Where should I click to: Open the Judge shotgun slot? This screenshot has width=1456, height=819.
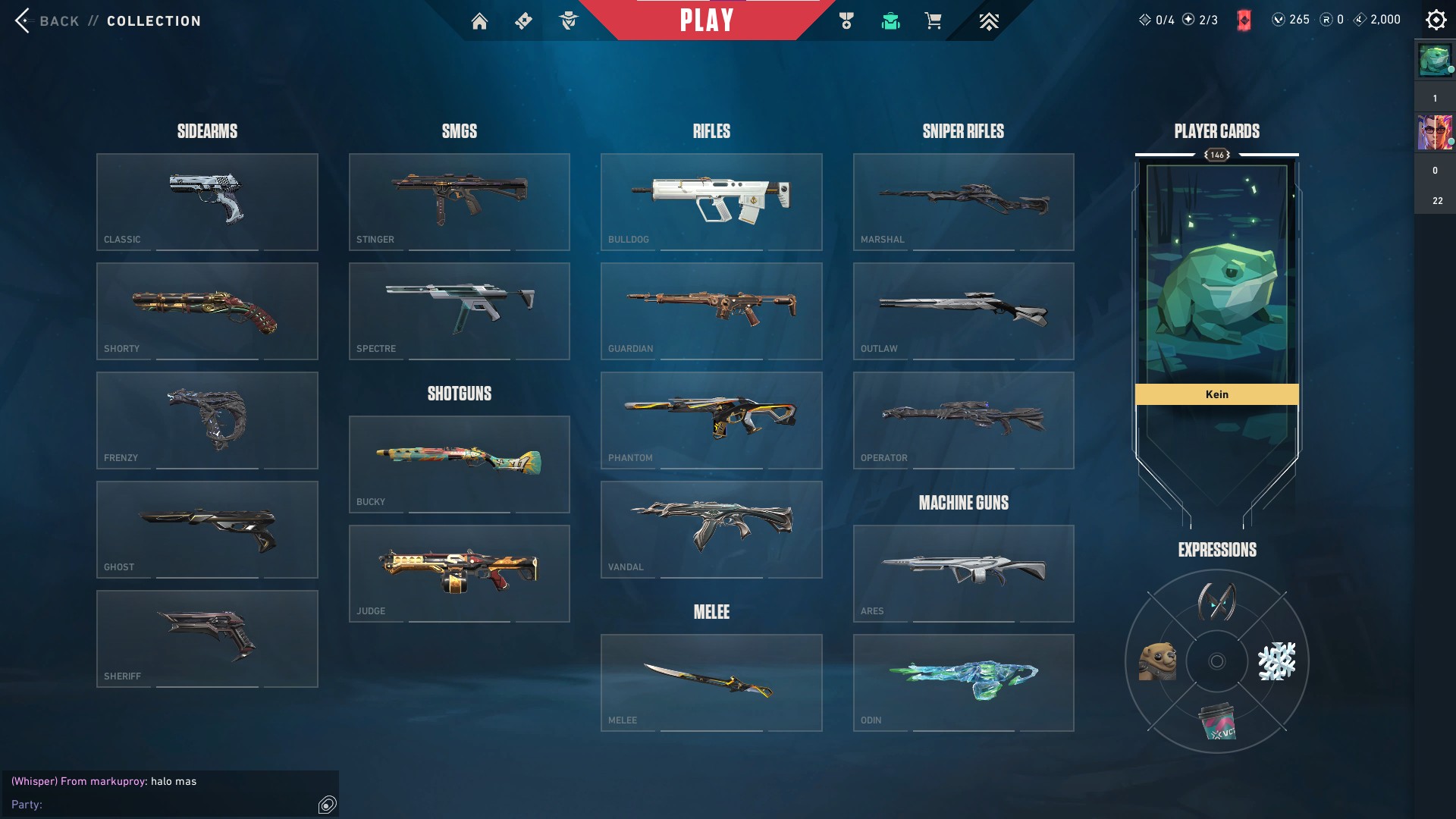(x=459, y=573)
